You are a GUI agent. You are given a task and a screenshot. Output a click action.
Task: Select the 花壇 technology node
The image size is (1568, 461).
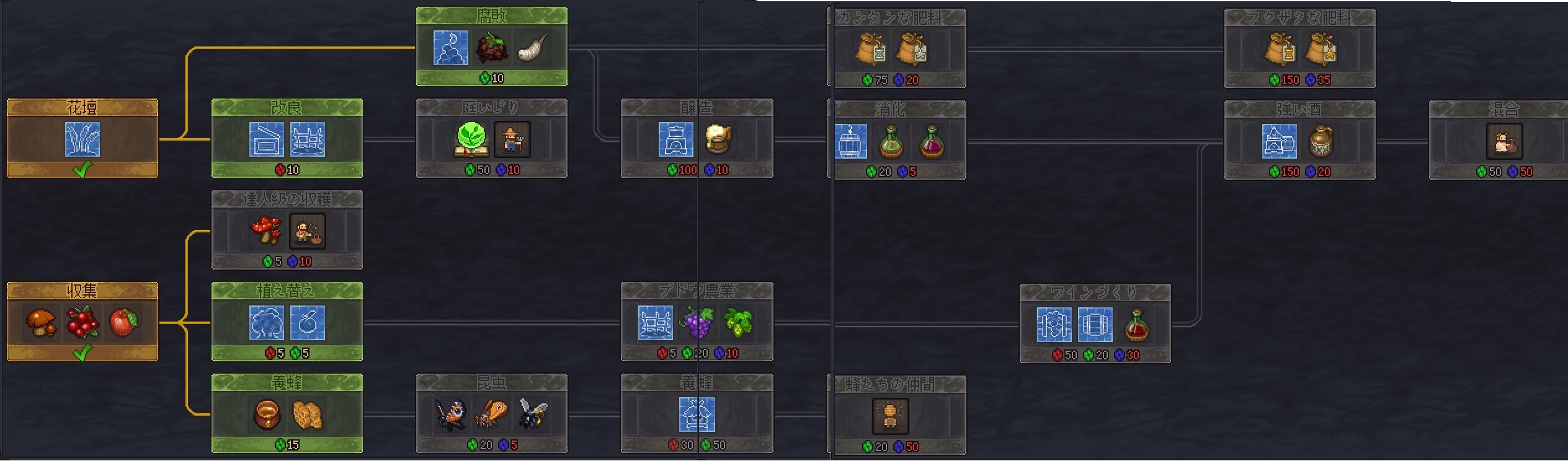click(82, 138)
